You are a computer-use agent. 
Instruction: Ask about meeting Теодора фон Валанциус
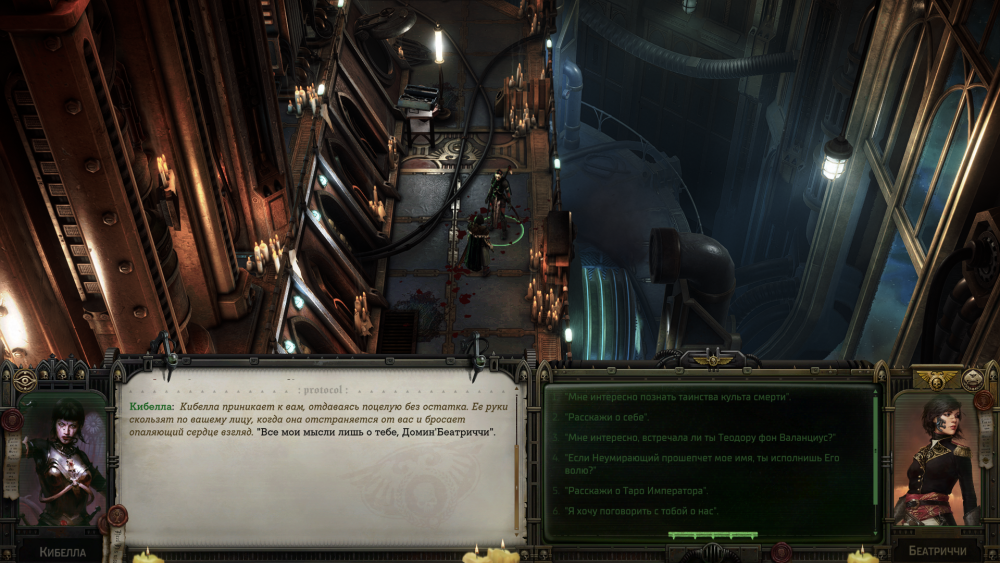tap(700, 437)
